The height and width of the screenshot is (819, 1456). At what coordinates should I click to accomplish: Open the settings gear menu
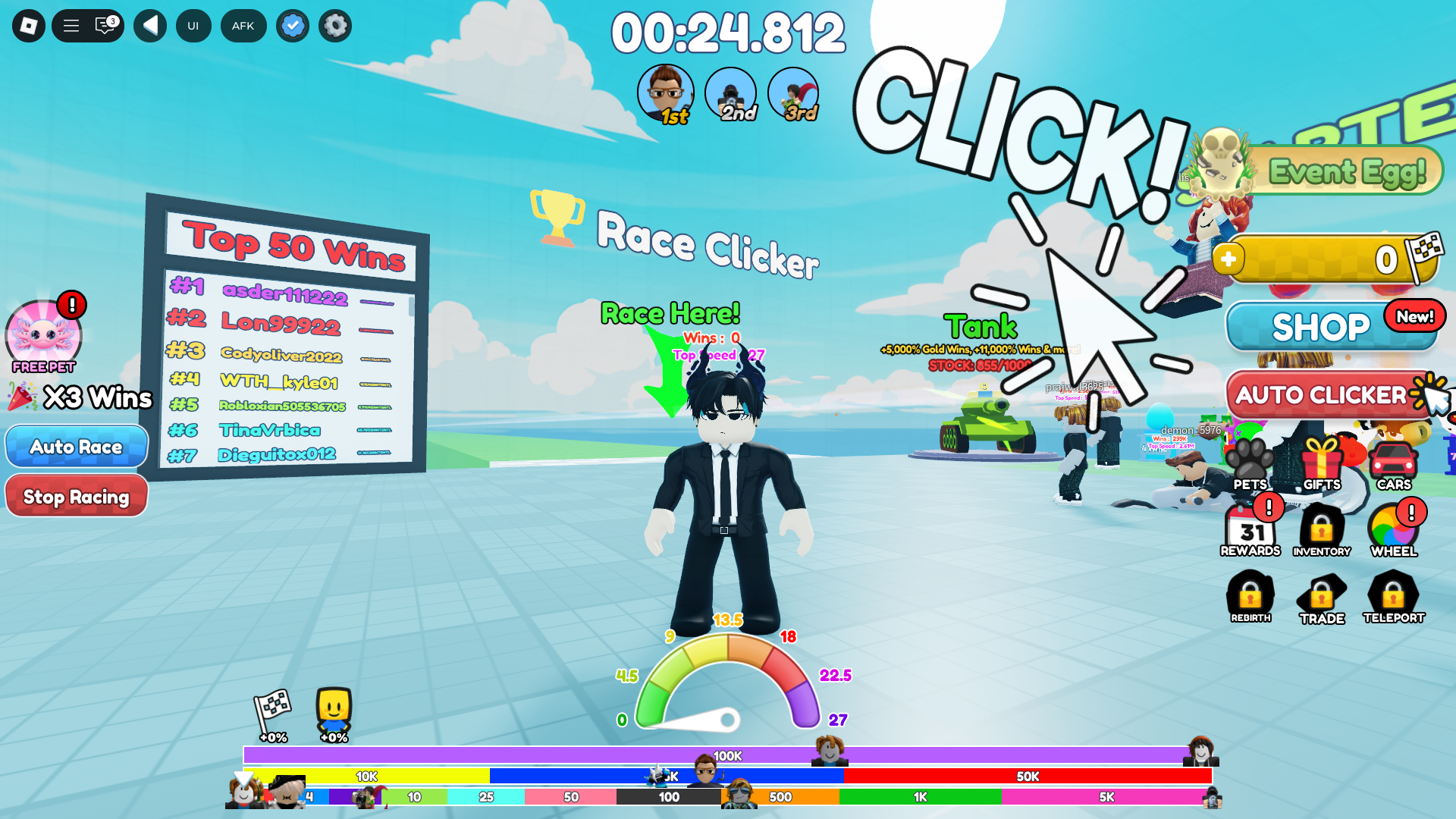[x=334, y=25]
